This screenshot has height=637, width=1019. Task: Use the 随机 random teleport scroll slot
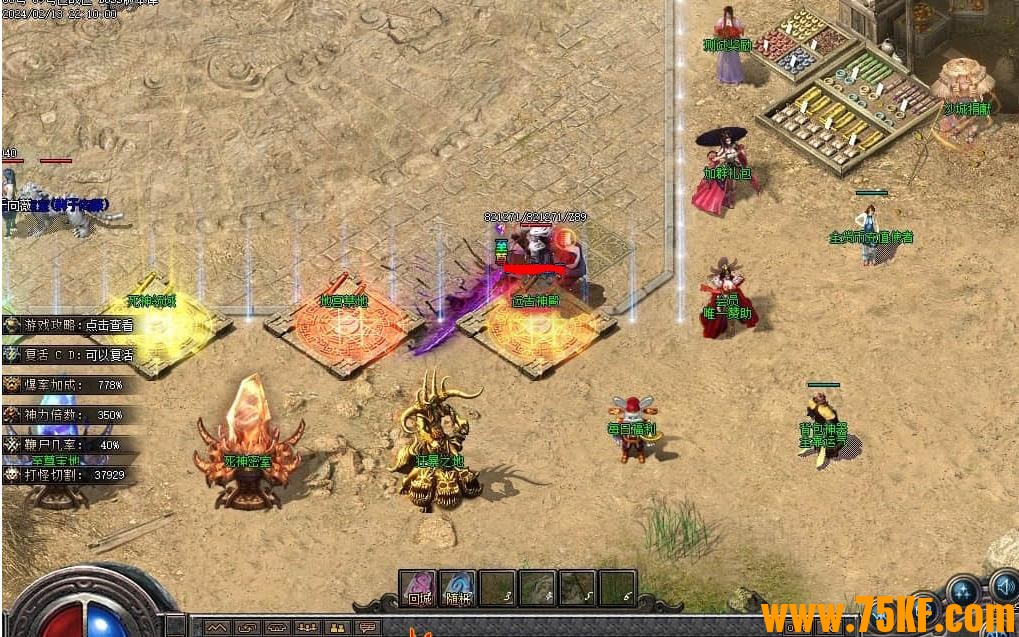coord(457,588)
